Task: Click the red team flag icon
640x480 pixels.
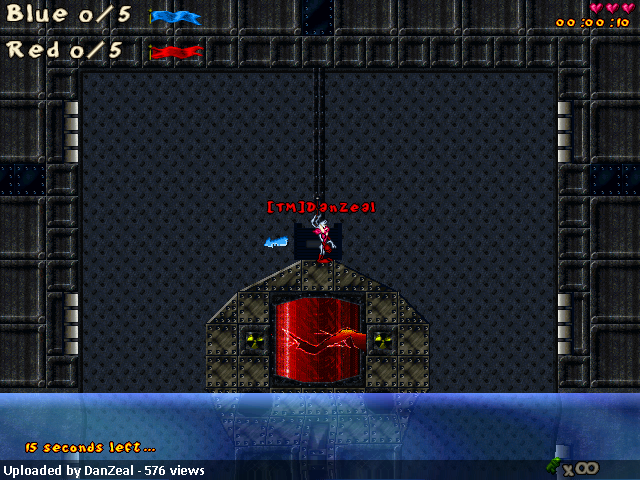Action: [176, 51]
